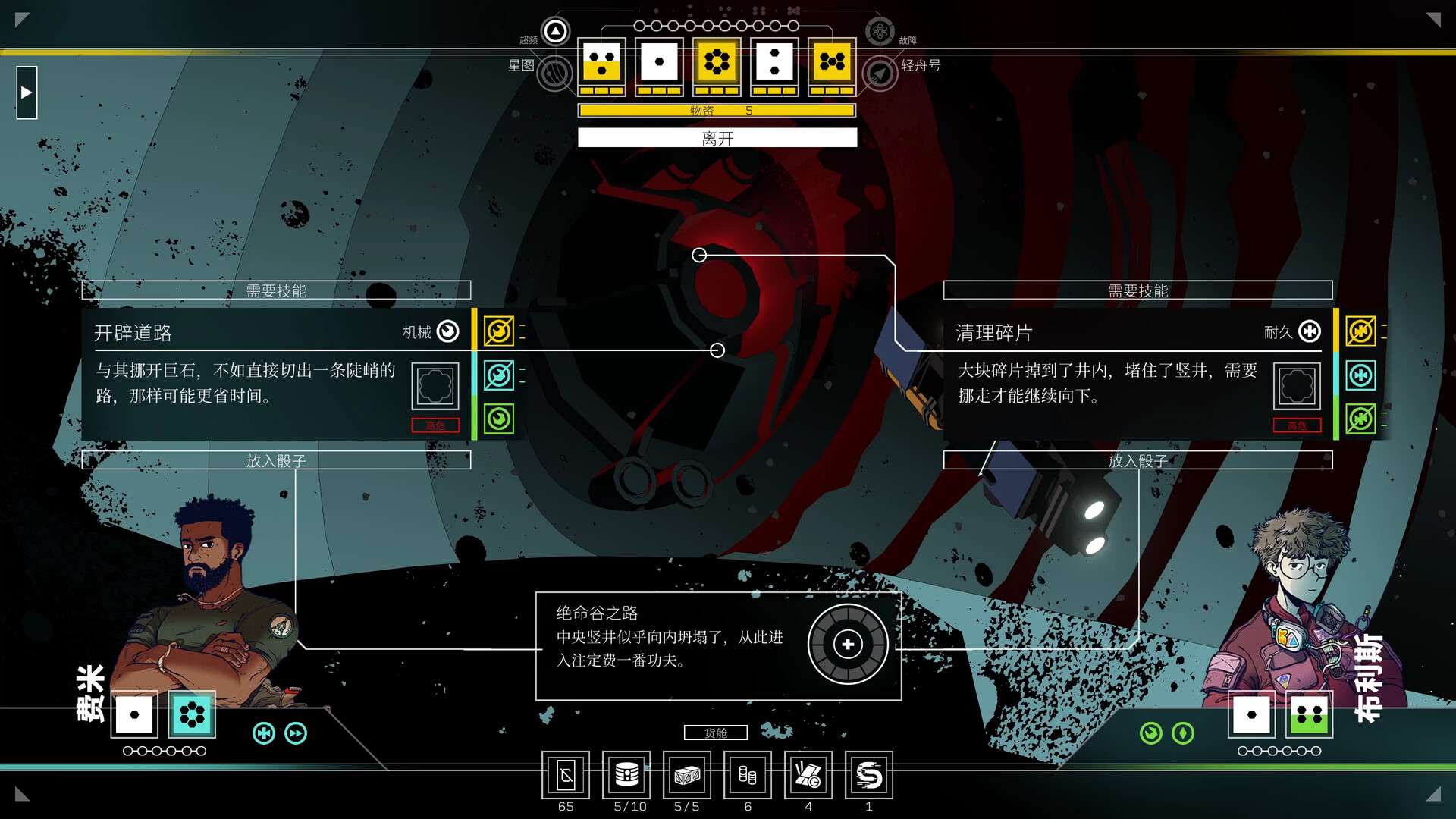Select the crates icon marked 5/5

(x=687, y=776)
